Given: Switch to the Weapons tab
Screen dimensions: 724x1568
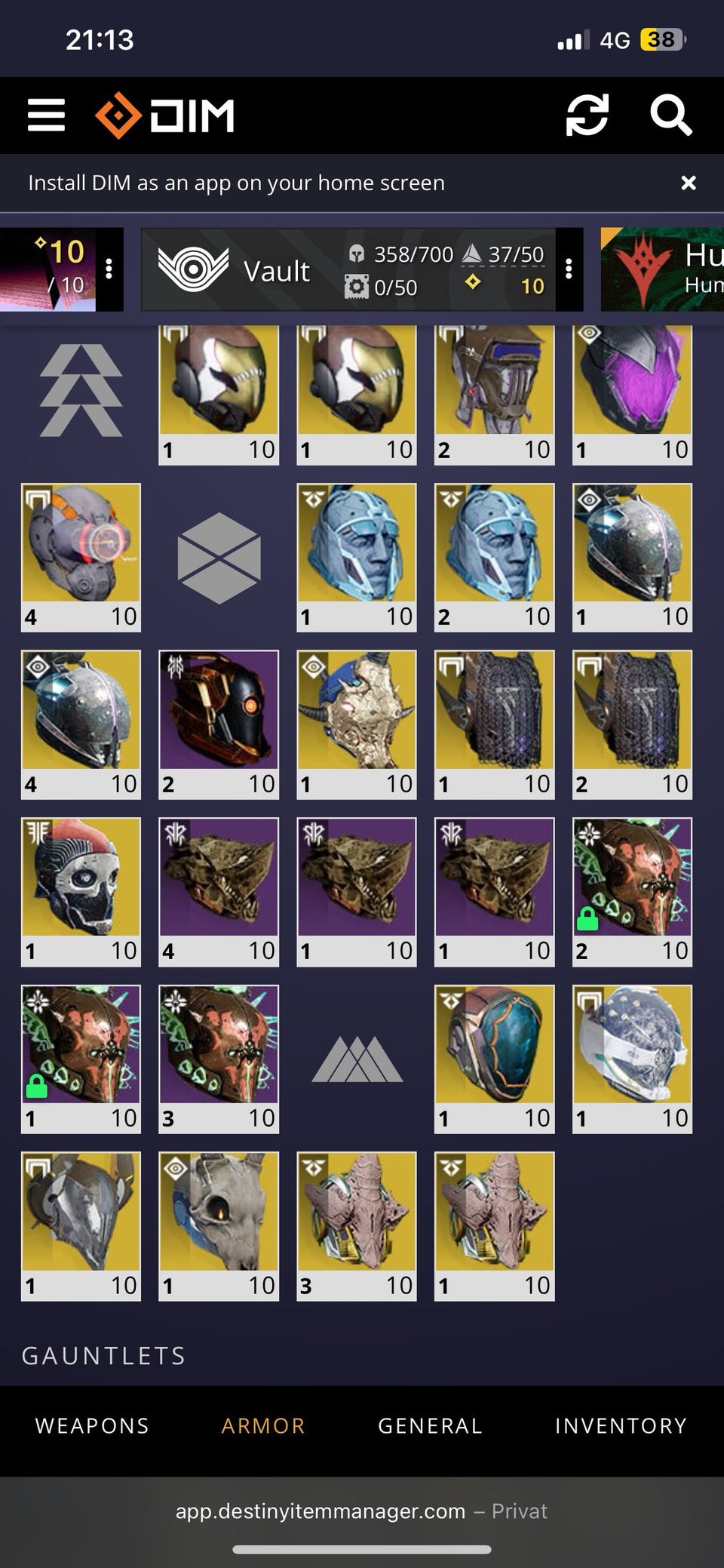Looking at the screenshot, I should [92, 1425].
